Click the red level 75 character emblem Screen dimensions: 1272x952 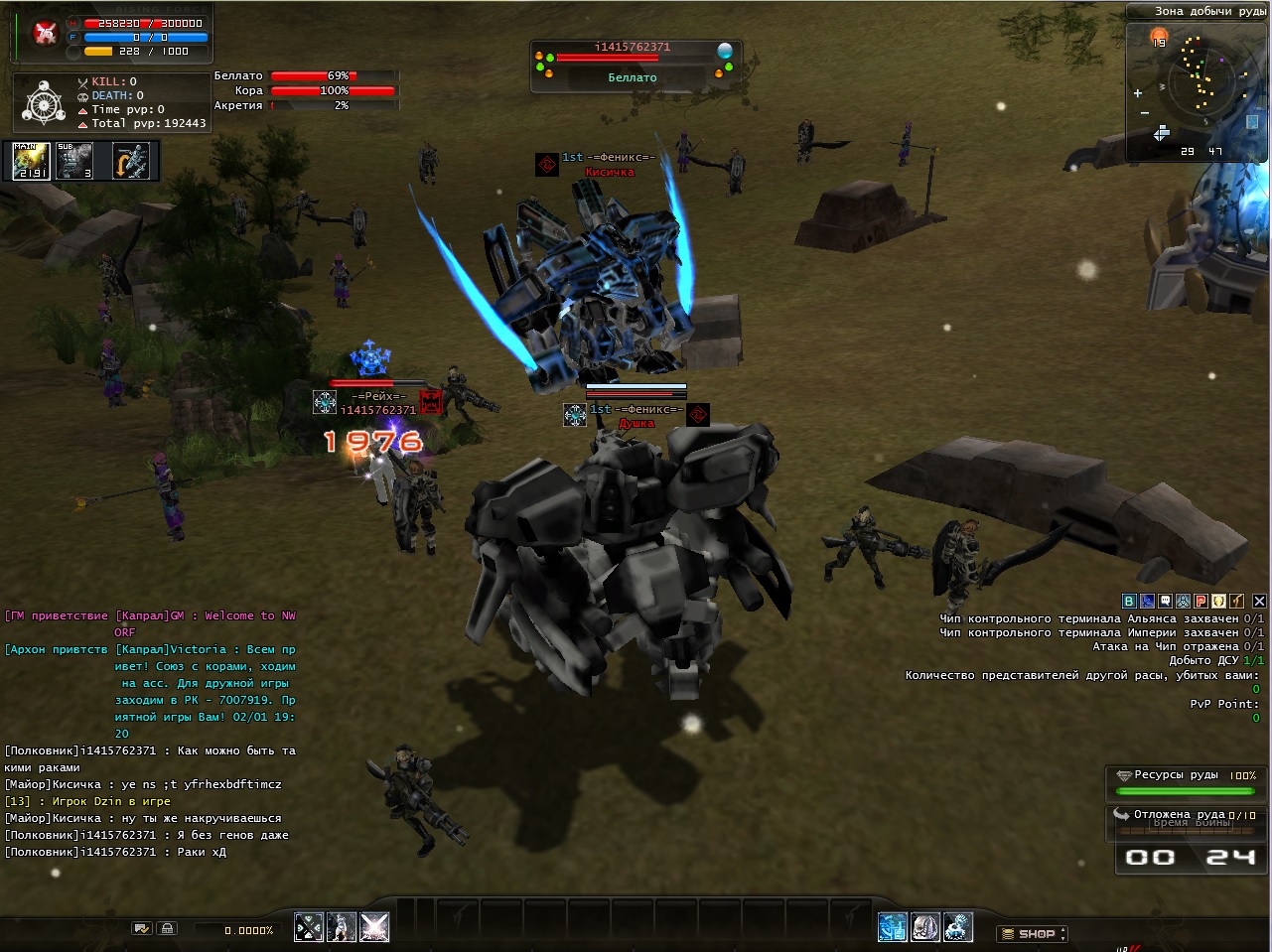coord(45,34)
